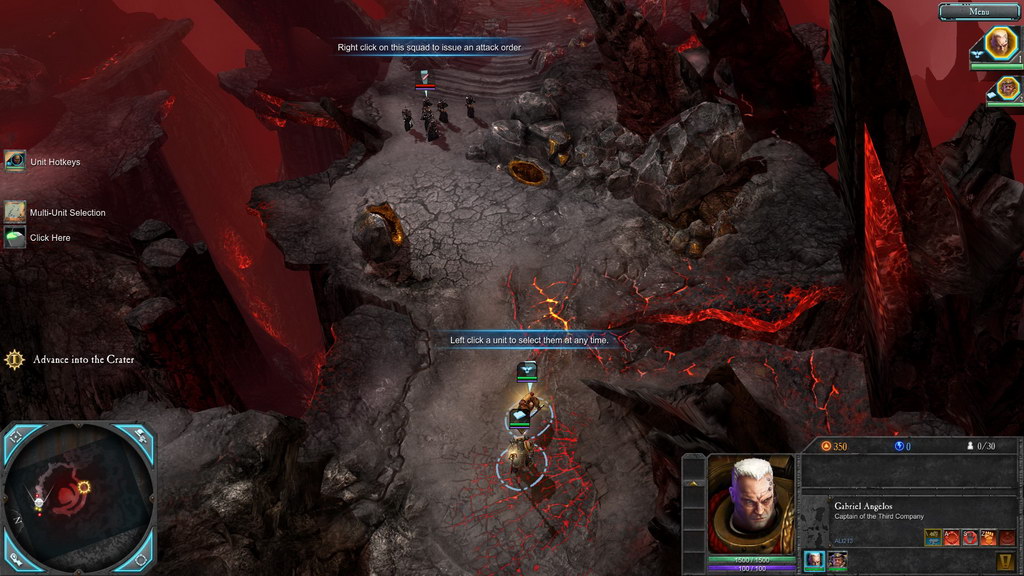Open the Unit Hotkeys tutorial hint
1024x576 pixels.
(15, 161)
